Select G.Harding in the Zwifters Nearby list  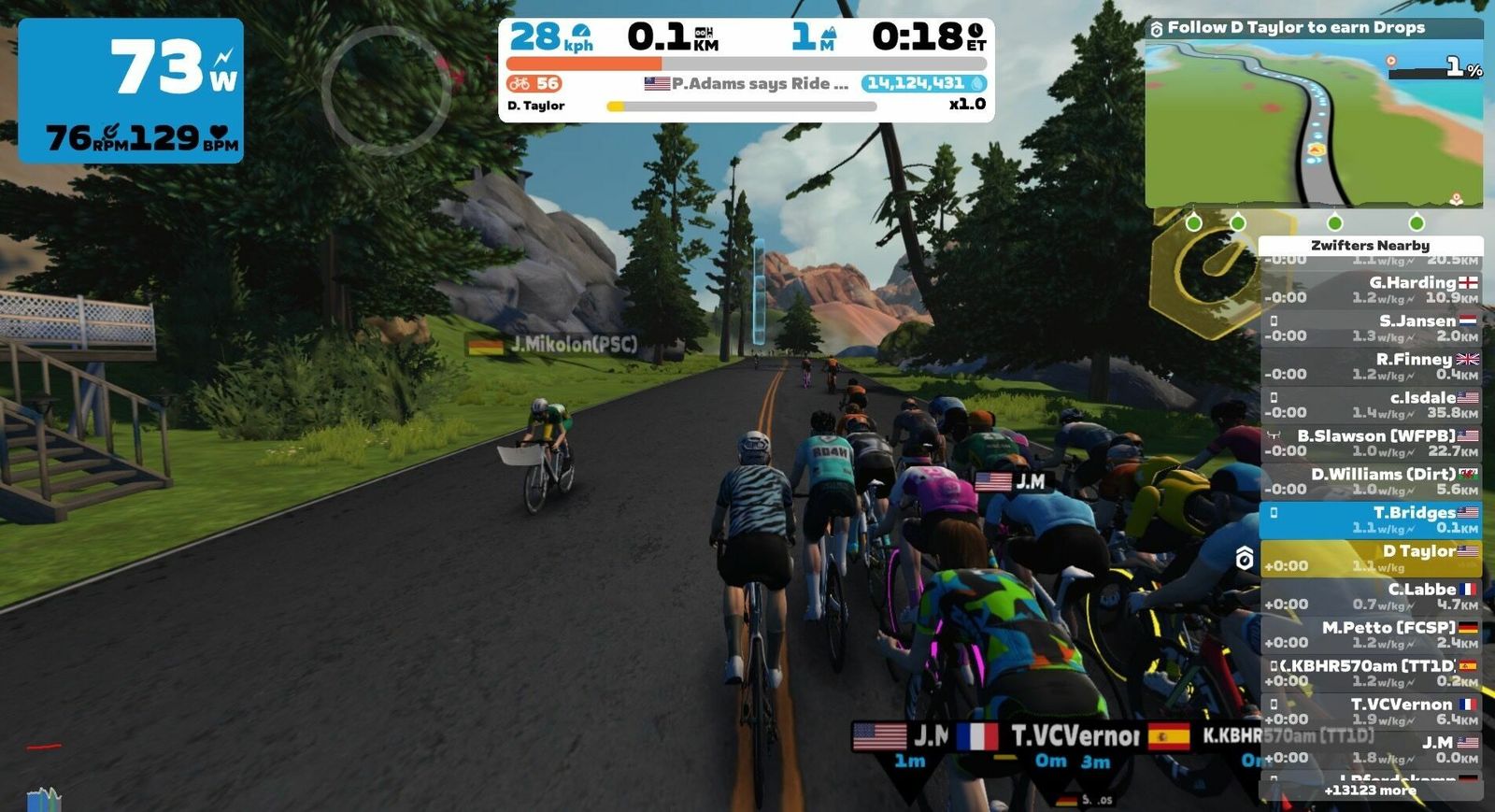point(1371,290)
